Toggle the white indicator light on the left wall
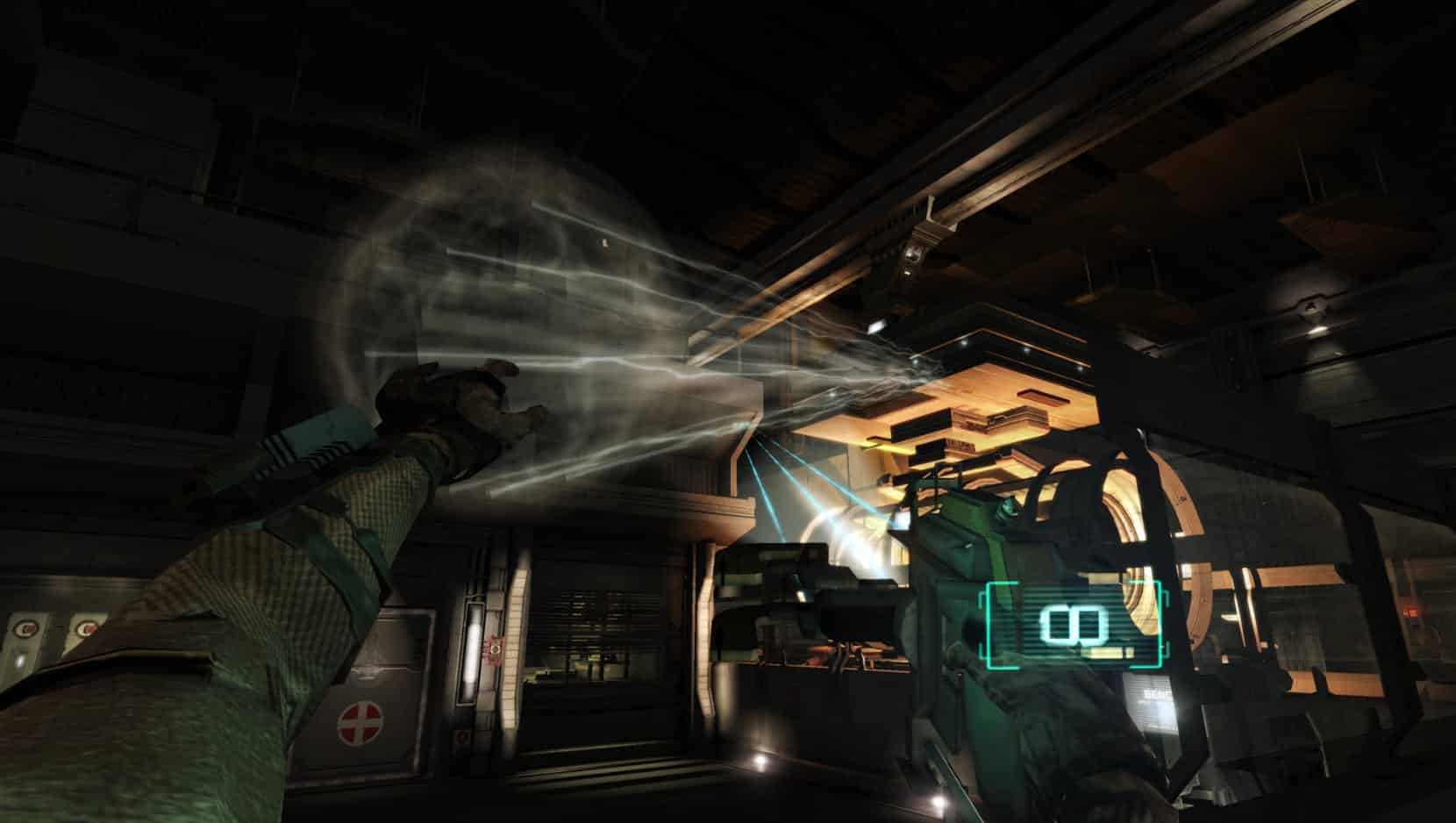The width and height of the screenshot is (1456, 823). pyautogui.click(x=21, y=660)
